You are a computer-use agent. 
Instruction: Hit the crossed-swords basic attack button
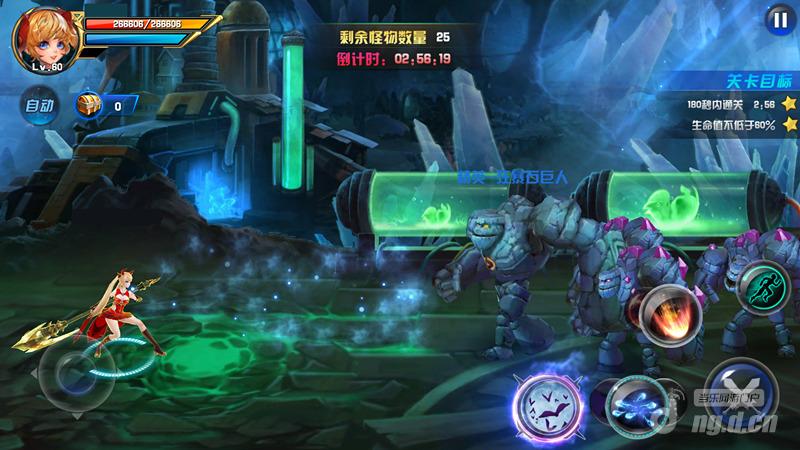(x=738, y=390)
